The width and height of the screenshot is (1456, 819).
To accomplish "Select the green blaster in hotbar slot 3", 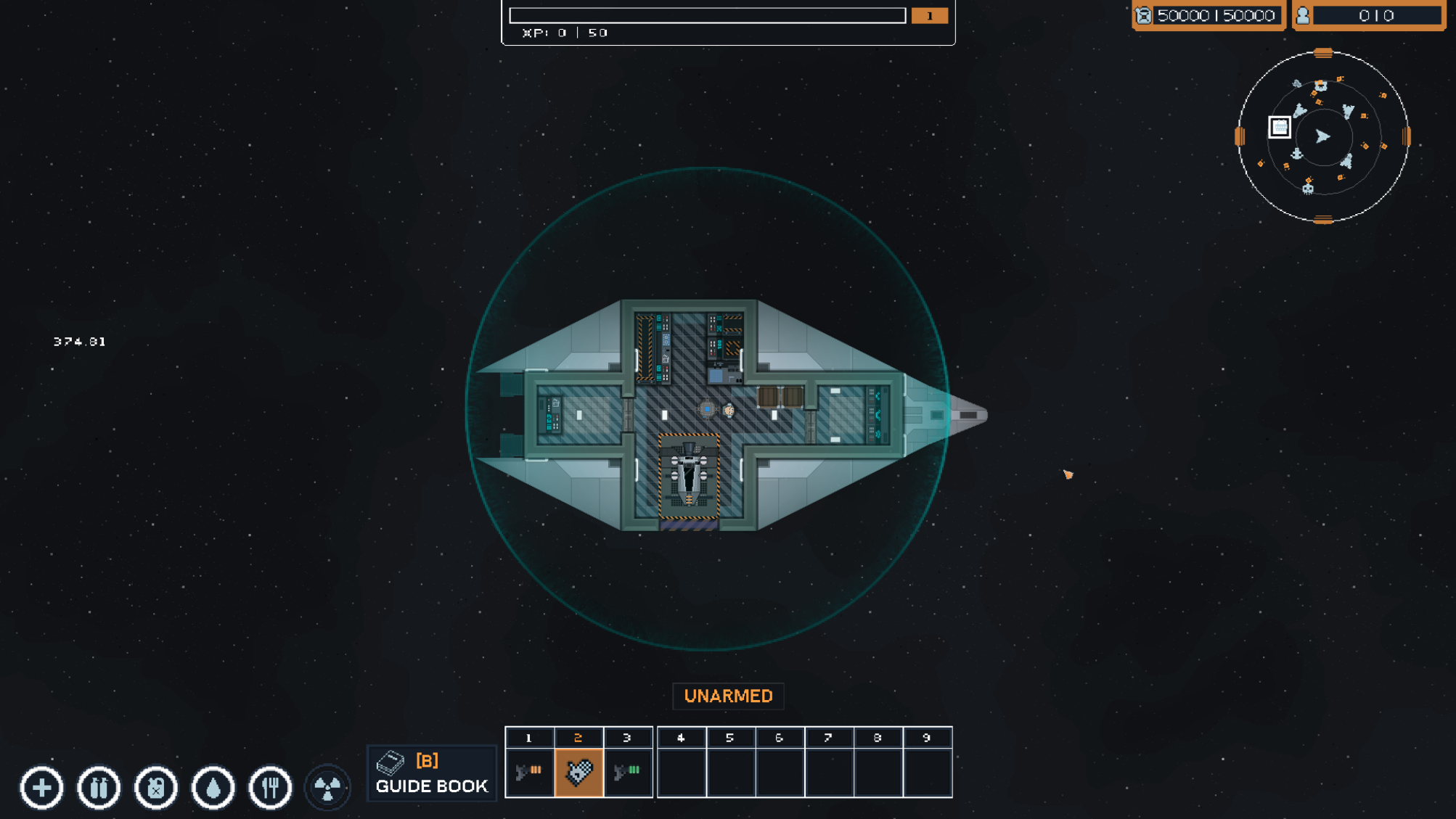I will 628,772.
